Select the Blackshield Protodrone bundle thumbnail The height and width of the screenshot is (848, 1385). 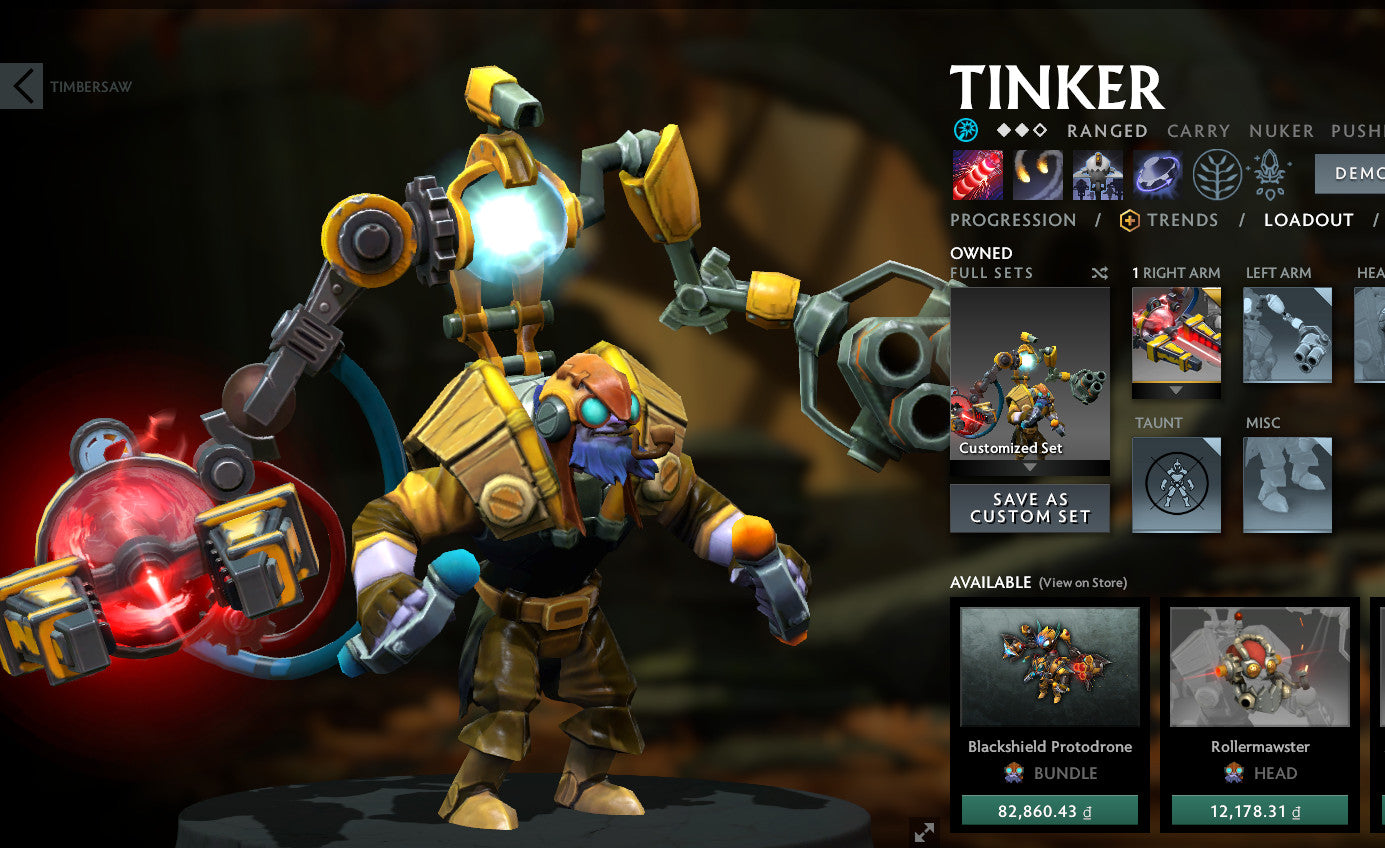(1050, 665)
